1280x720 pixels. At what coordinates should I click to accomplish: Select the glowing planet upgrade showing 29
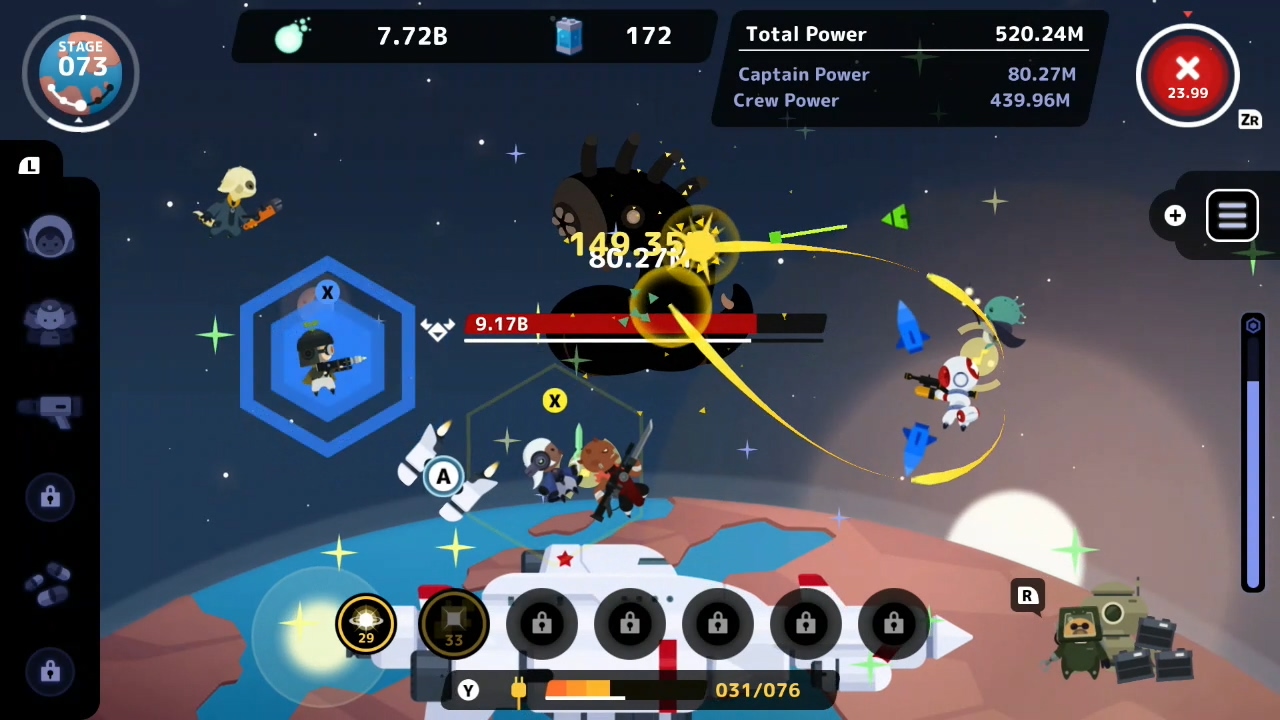click(365, 623)
